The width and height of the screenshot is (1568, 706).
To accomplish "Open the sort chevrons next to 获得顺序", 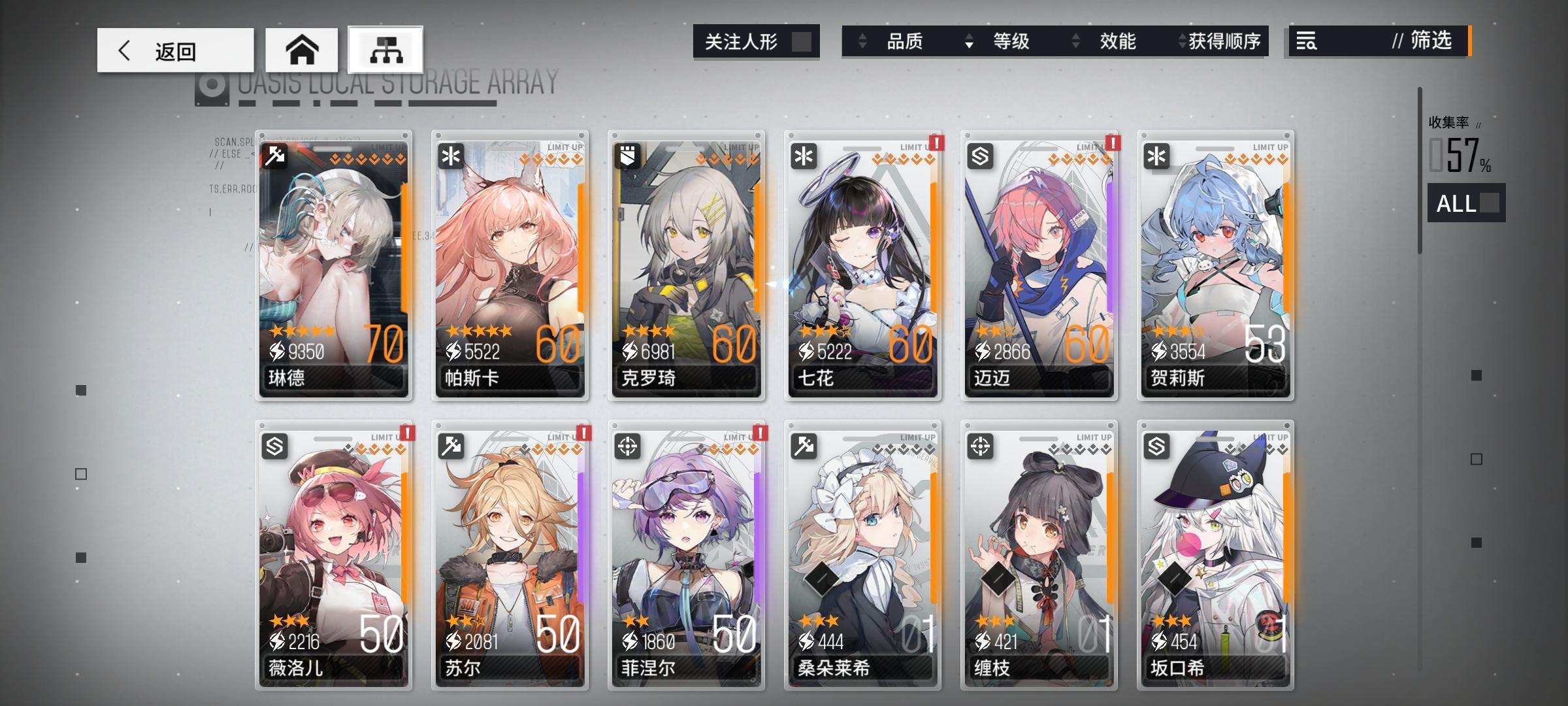I will point(1181,42).
